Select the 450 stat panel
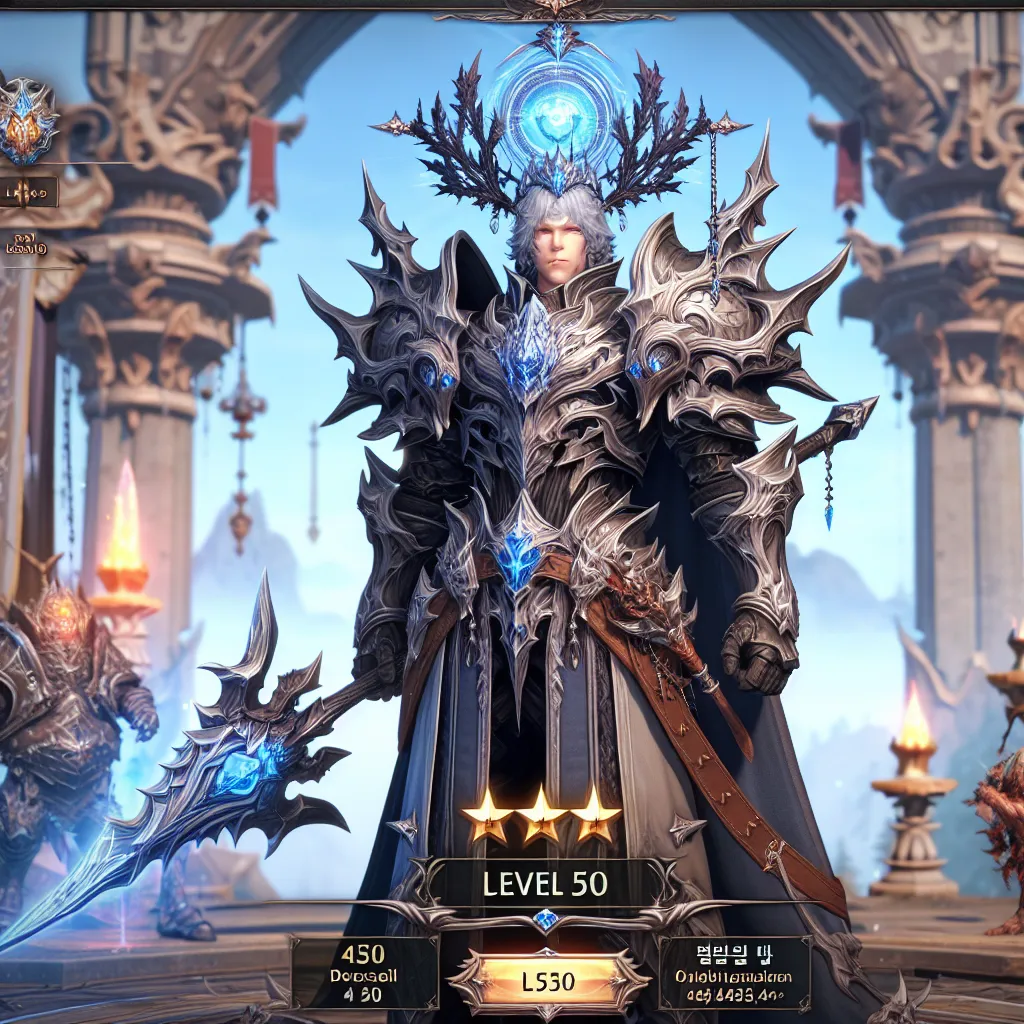This screenshot has width=1024, height=1024. tap(364, 971)
